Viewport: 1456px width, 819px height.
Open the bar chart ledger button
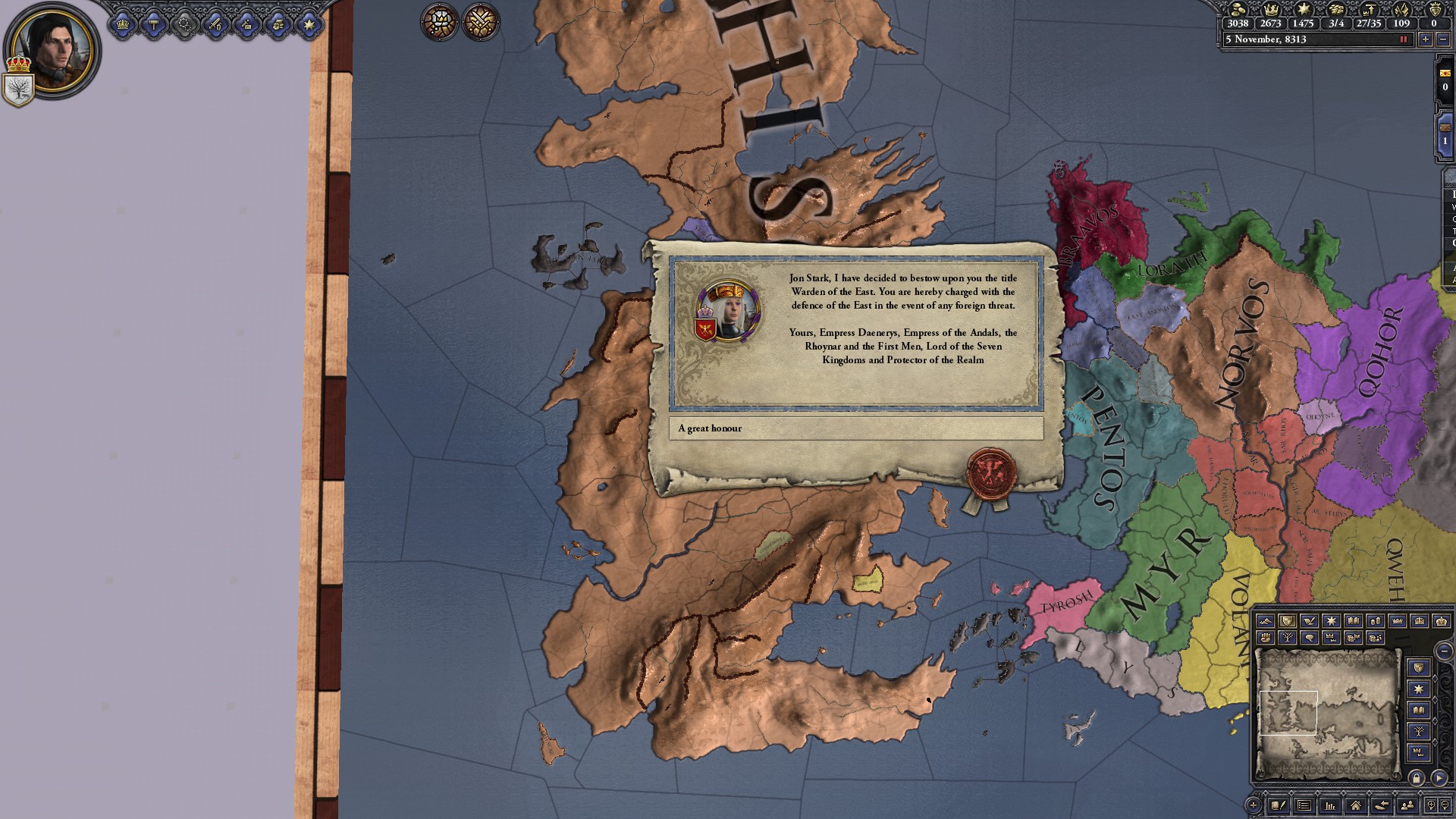coord(1329,805)
